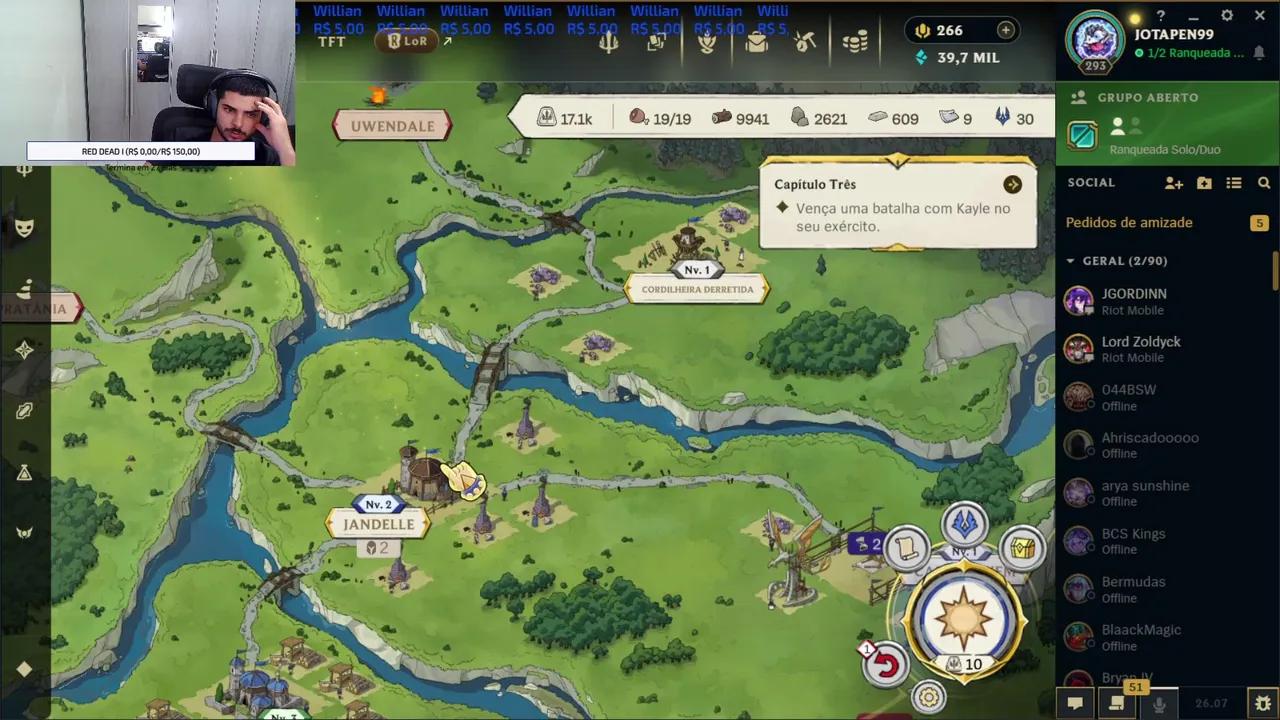1280x720 pixels.
Task: Switch to the TFT tab
Action: point(332,41)
